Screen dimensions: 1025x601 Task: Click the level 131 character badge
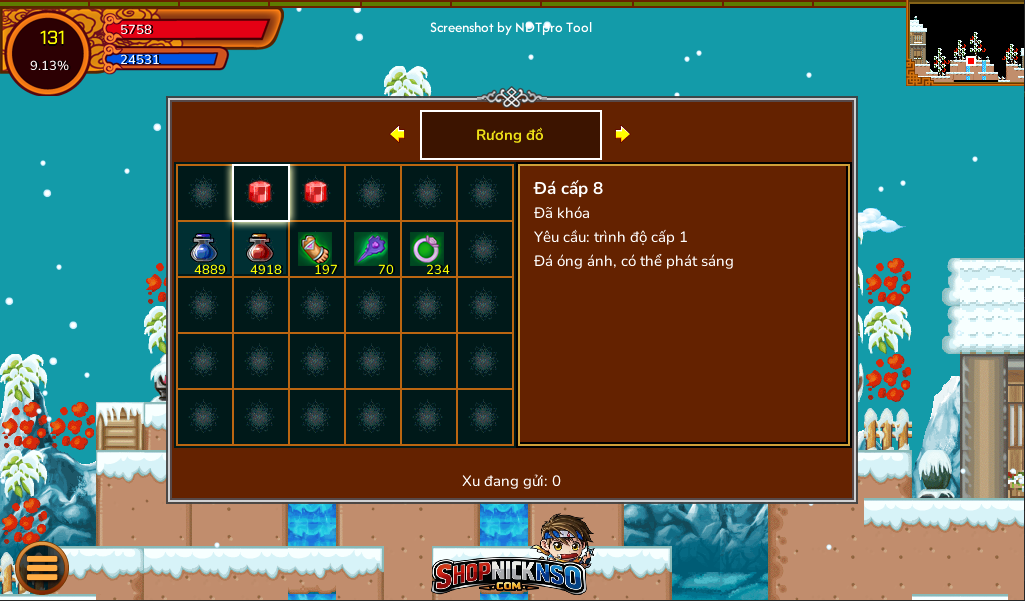(49, 51)
